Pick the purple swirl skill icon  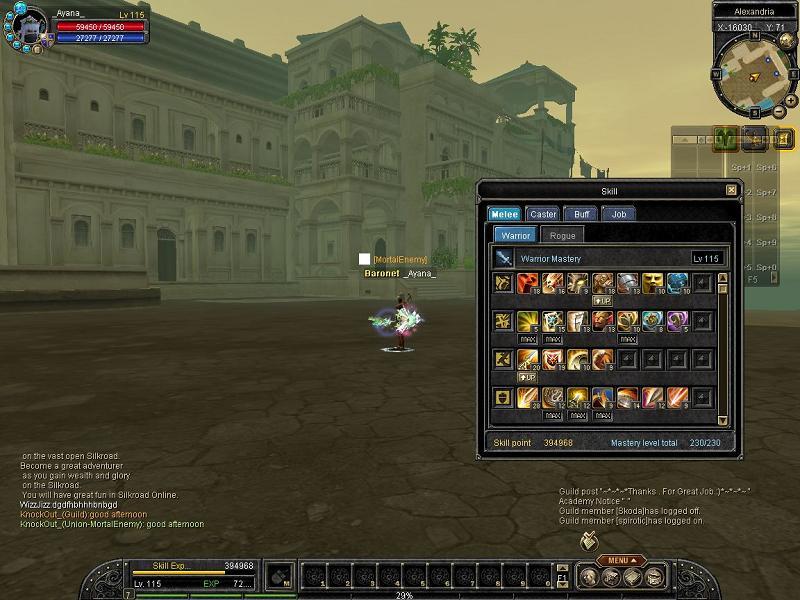pyautogui.click(x=677, y=321)
